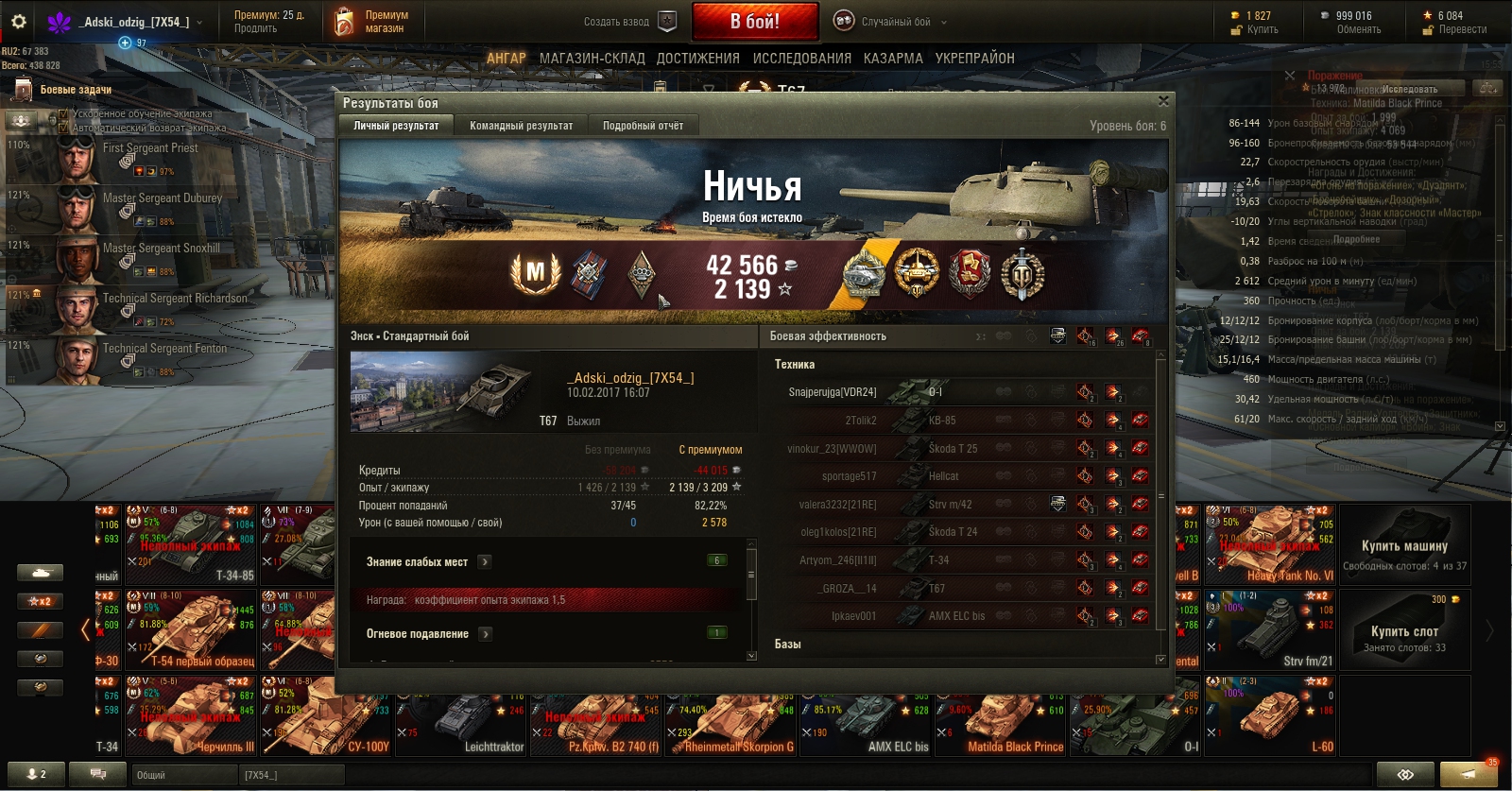Open the ДОСТИЖЕНИЯ section
This screenshot has width=1512, height=791.
coord(697,59)
